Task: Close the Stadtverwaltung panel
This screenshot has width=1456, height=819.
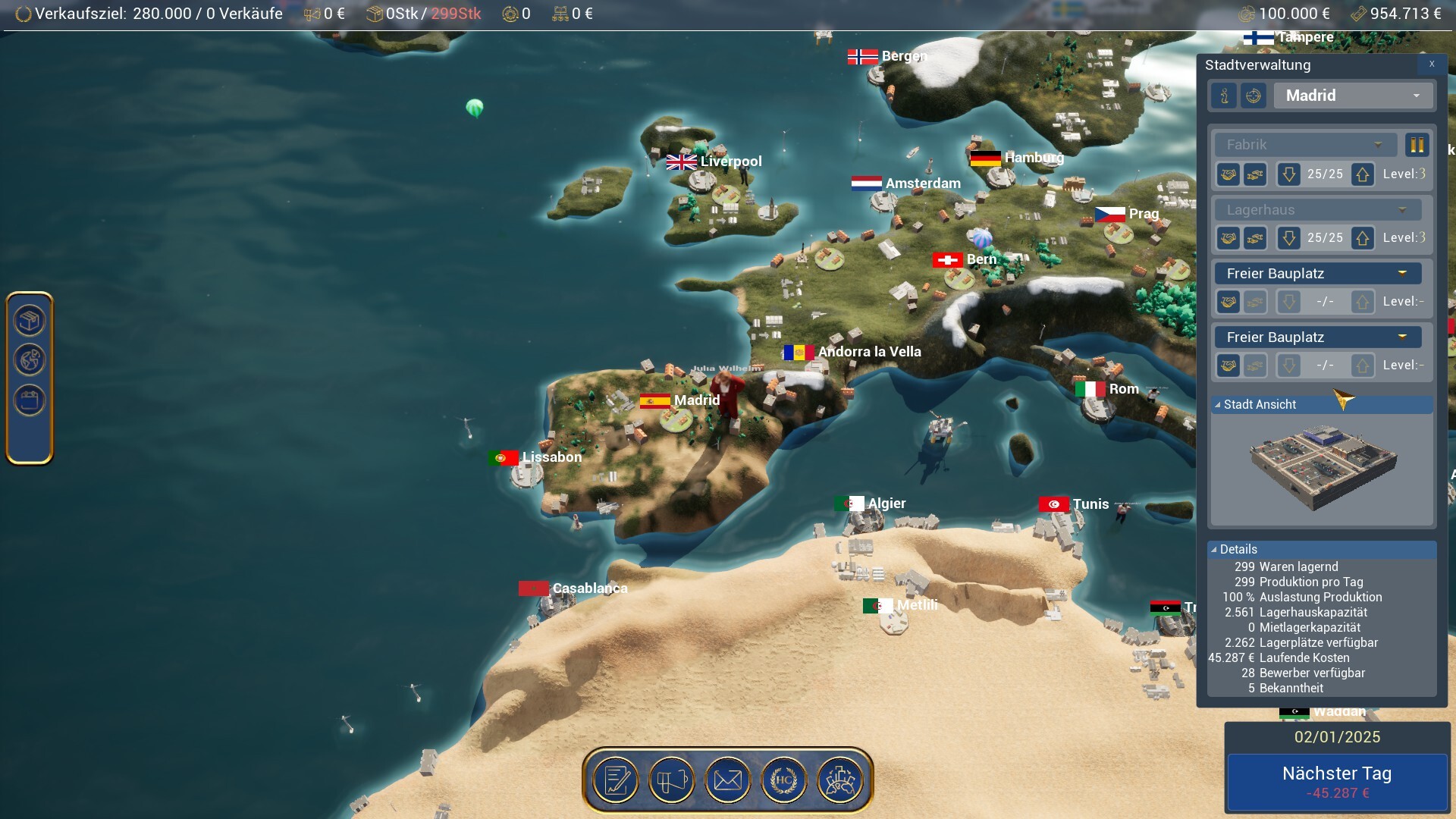Action: (1432, 64)
